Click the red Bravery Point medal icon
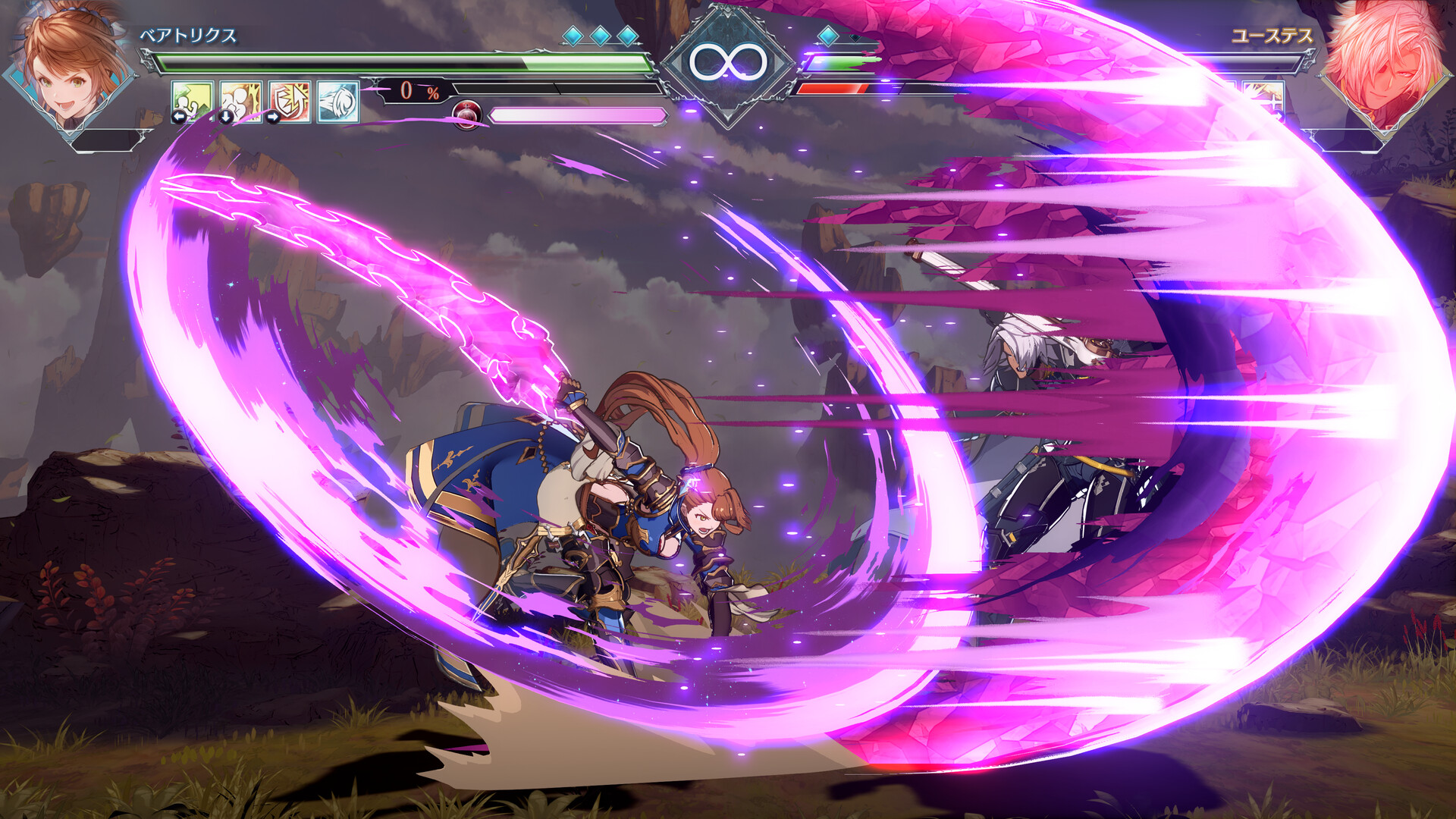This screenshot has height=819, width=1456. tap(466, 114)
